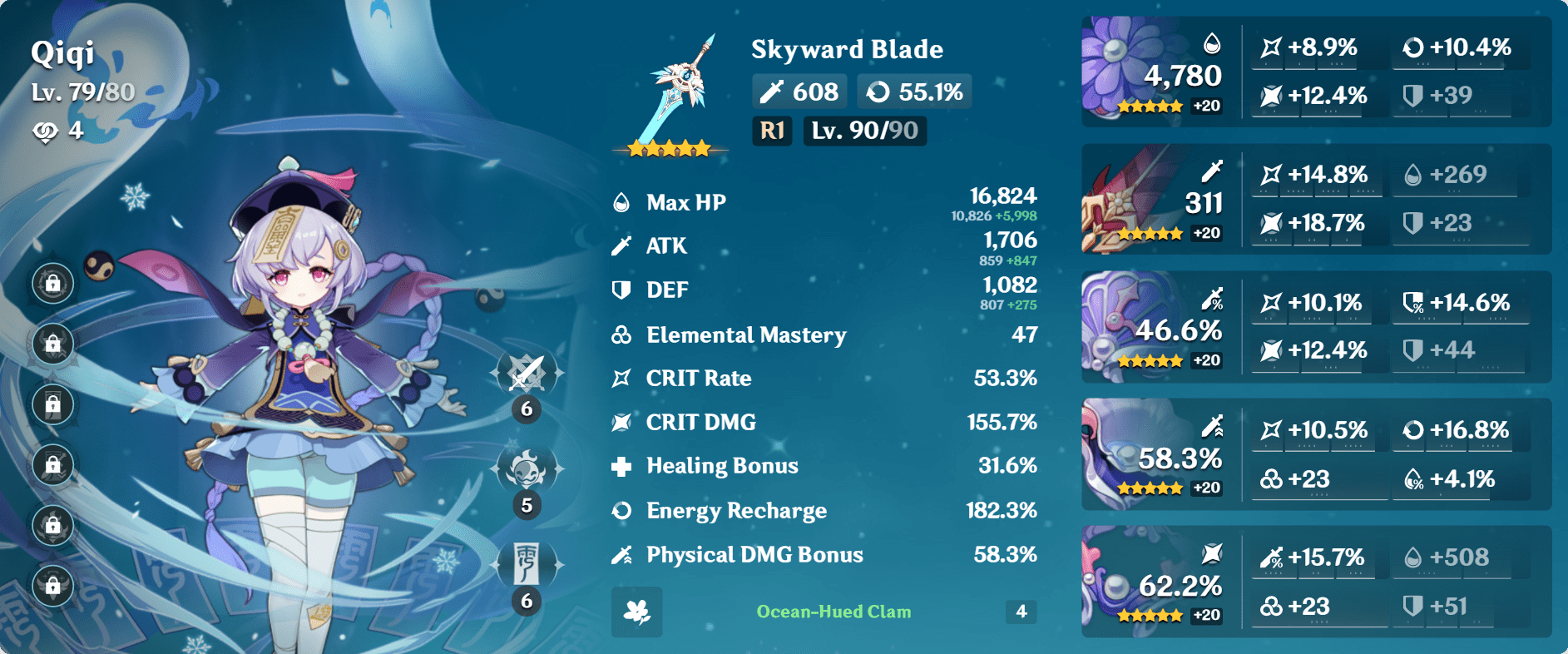Click the CRIT Rate stat icon

point(619,378)
